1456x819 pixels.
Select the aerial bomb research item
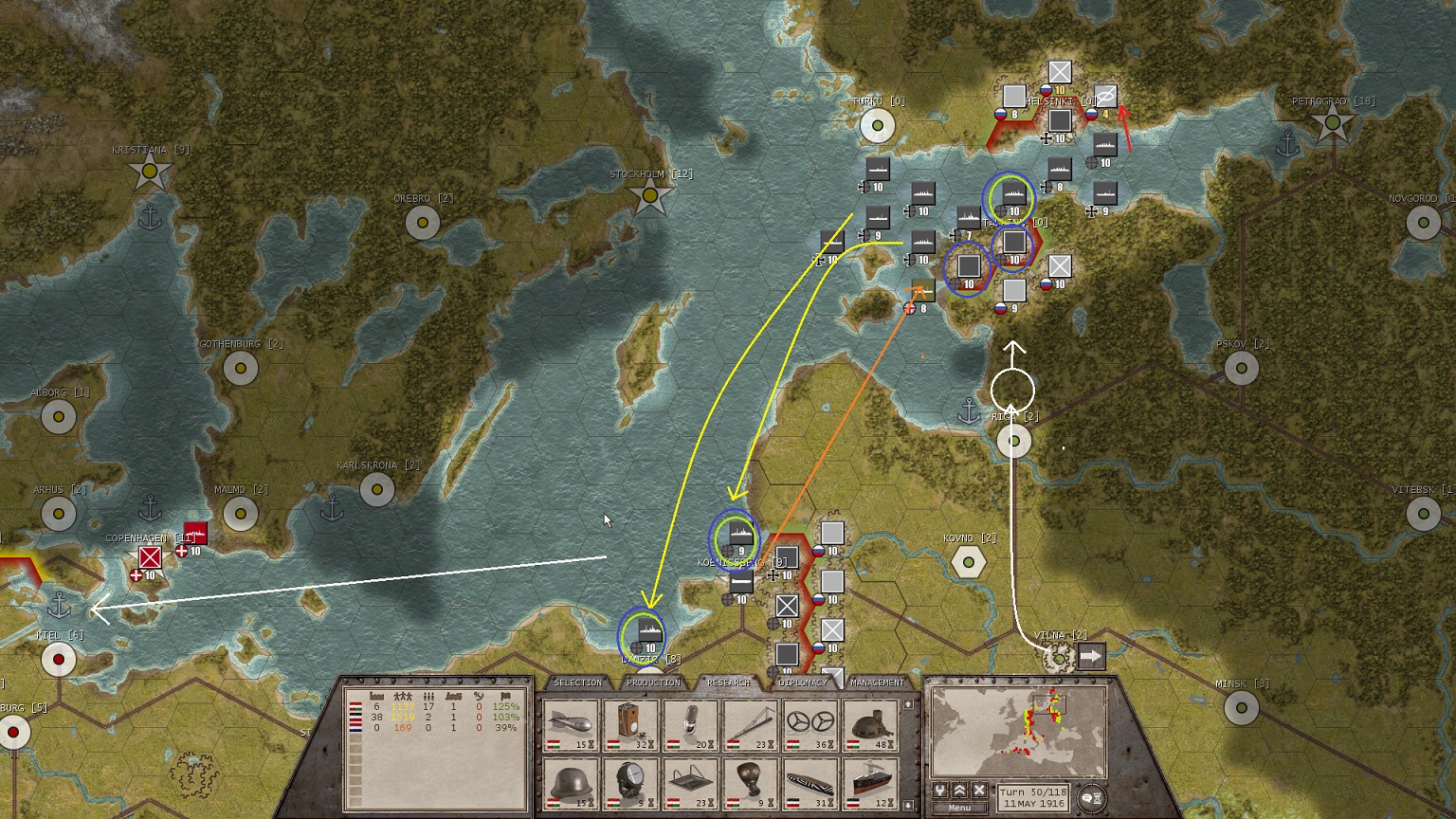point(572,725)
